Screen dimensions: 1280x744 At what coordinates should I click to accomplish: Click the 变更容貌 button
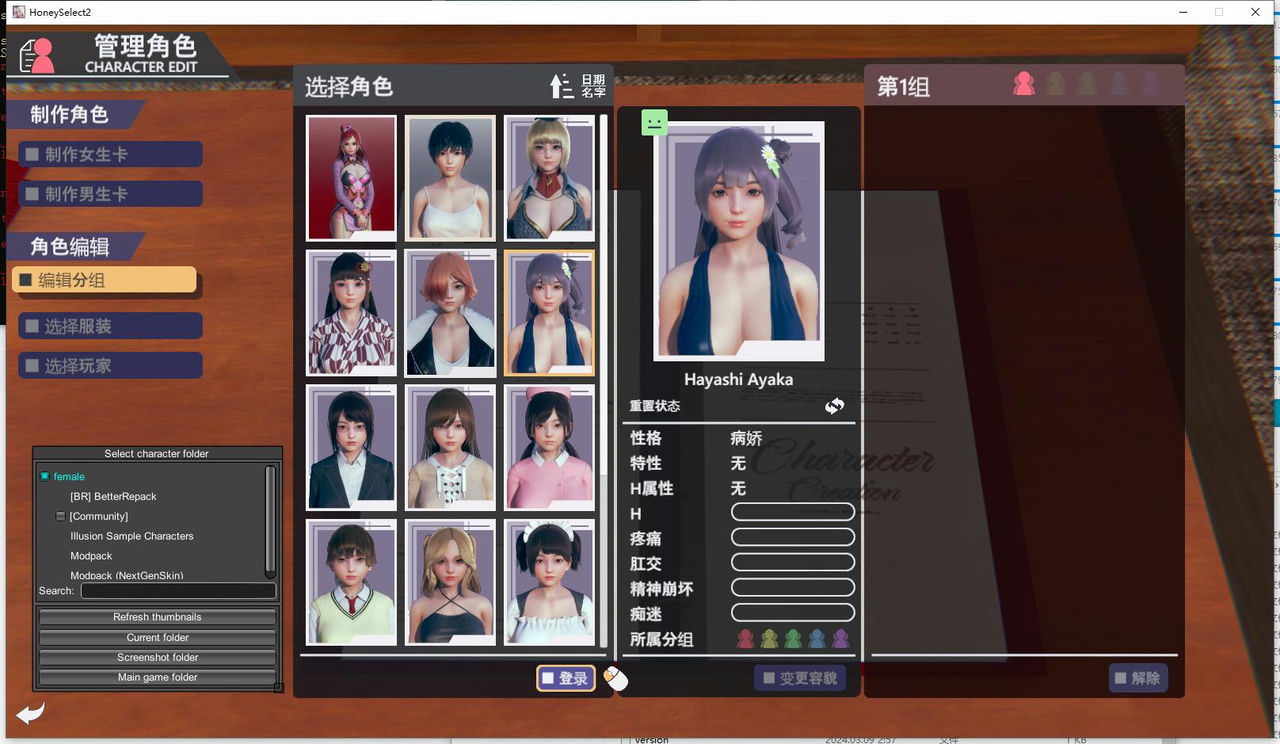(800, 678)
